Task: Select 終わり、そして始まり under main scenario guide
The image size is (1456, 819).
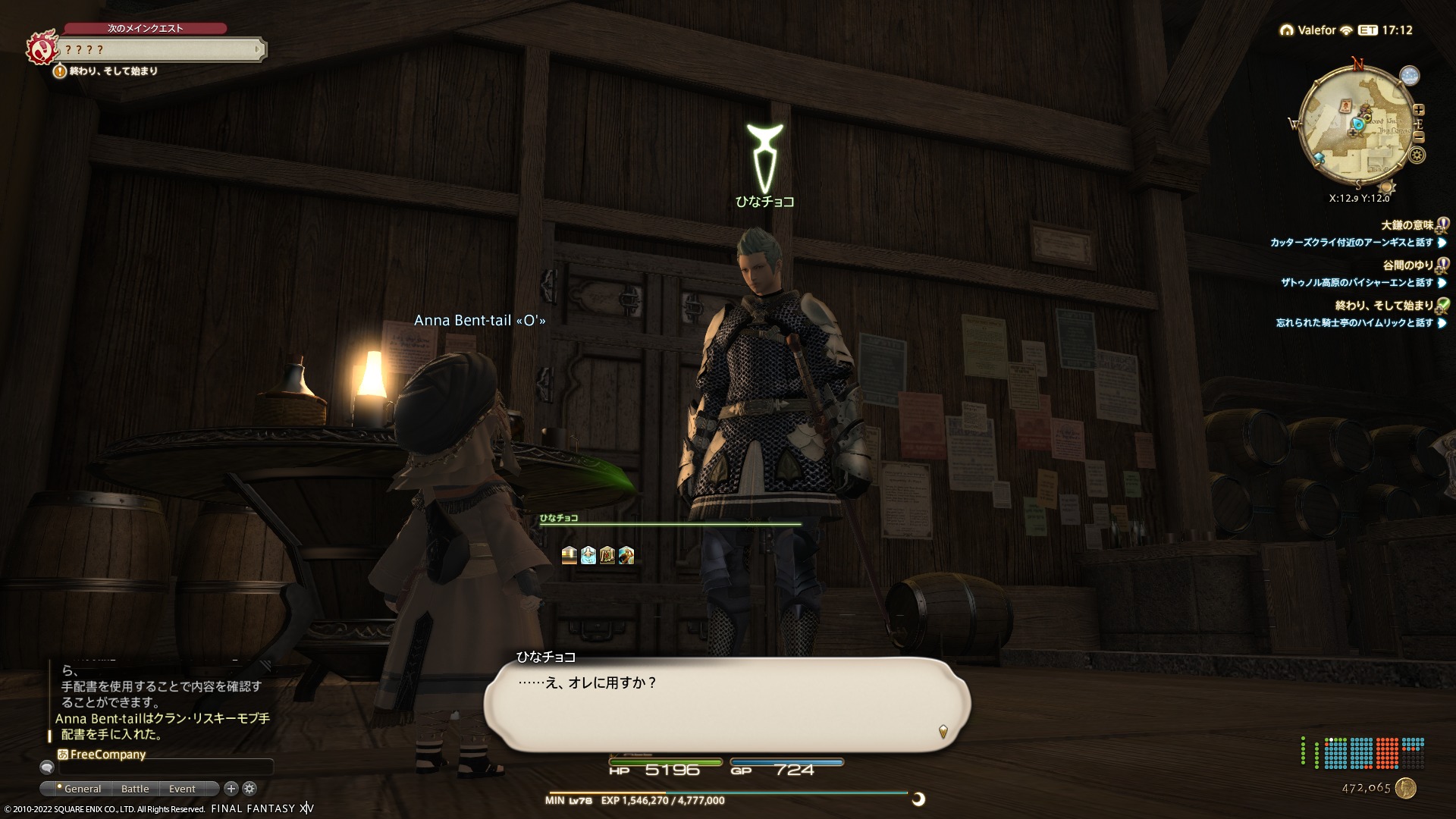Action: [x=114, y=71]
